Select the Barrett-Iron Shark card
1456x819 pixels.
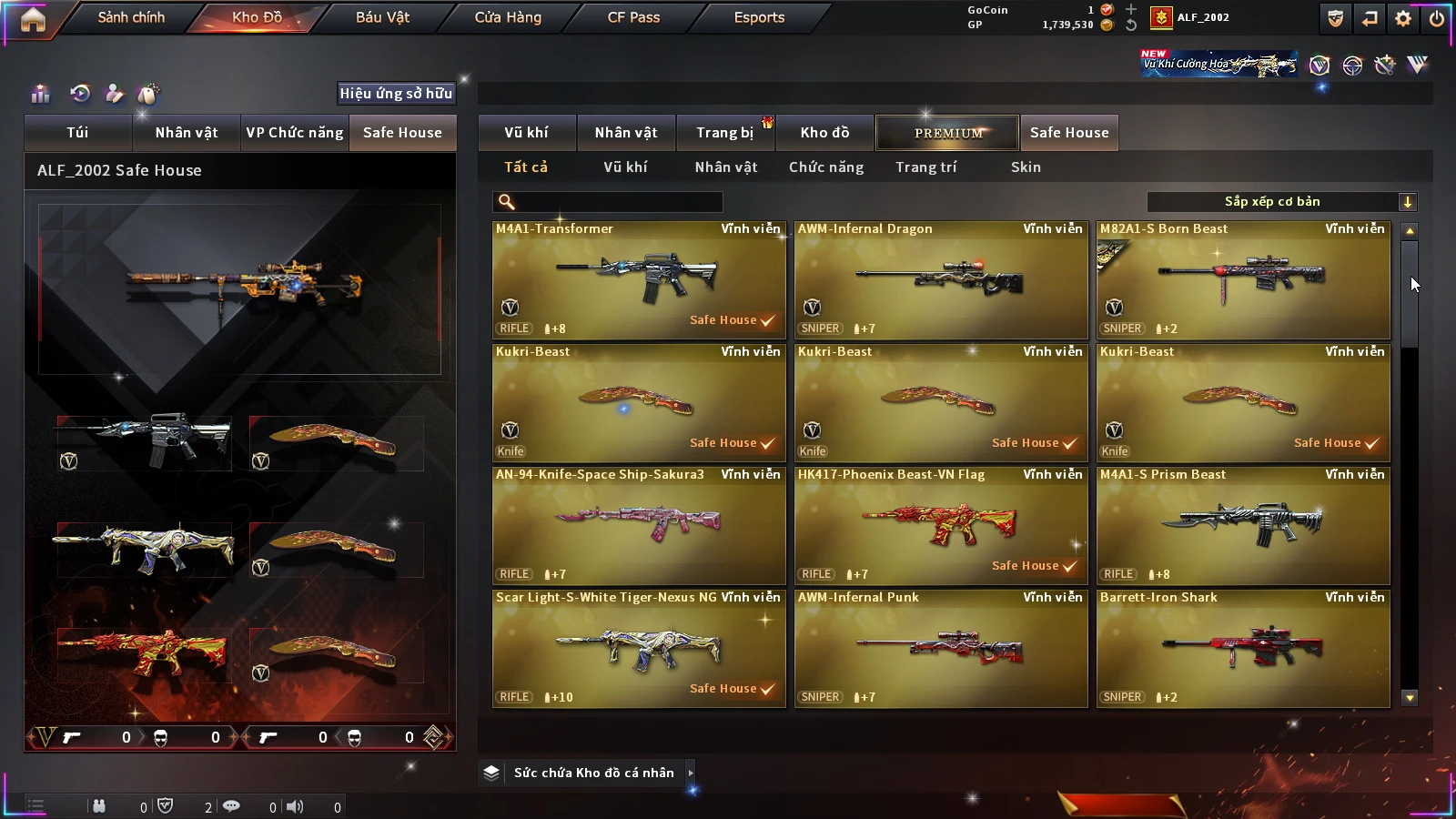(x=1243, y=649)
